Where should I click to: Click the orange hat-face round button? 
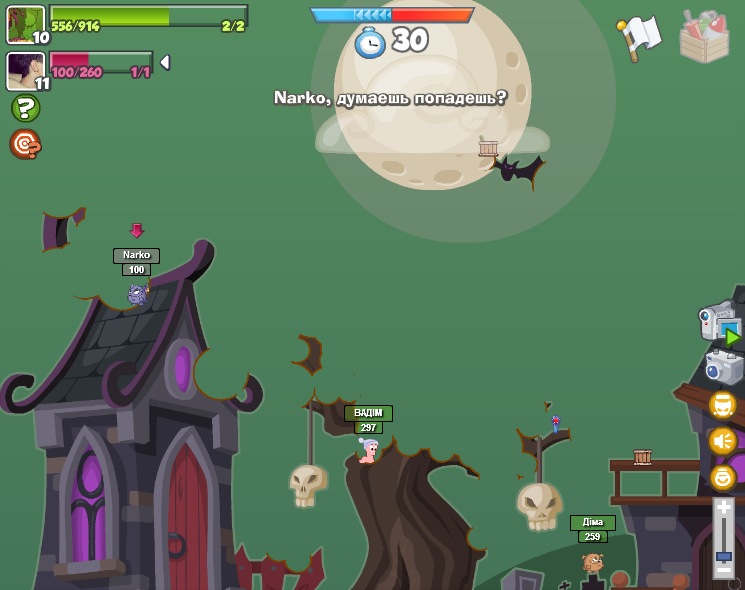[x=722, y=405]
